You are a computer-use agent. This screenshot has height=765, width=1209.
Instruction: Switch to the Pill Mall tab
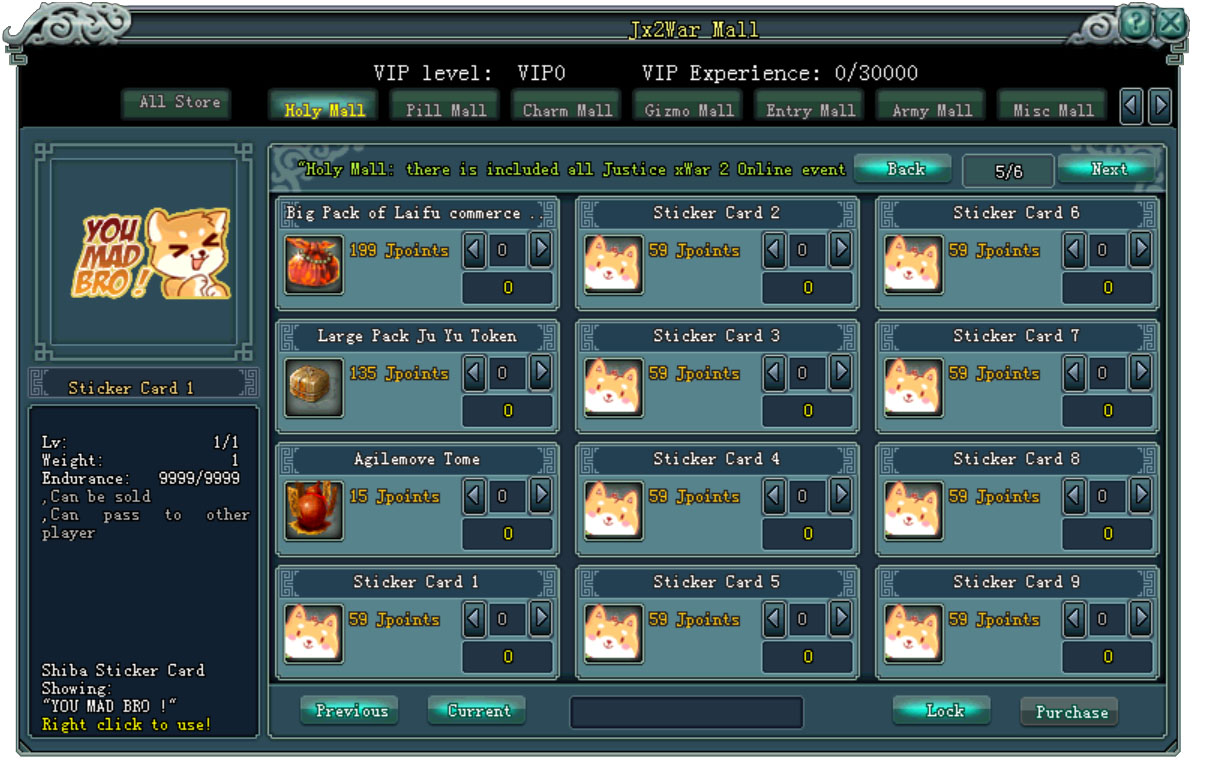pyautogui.click(x=446, y=110)
